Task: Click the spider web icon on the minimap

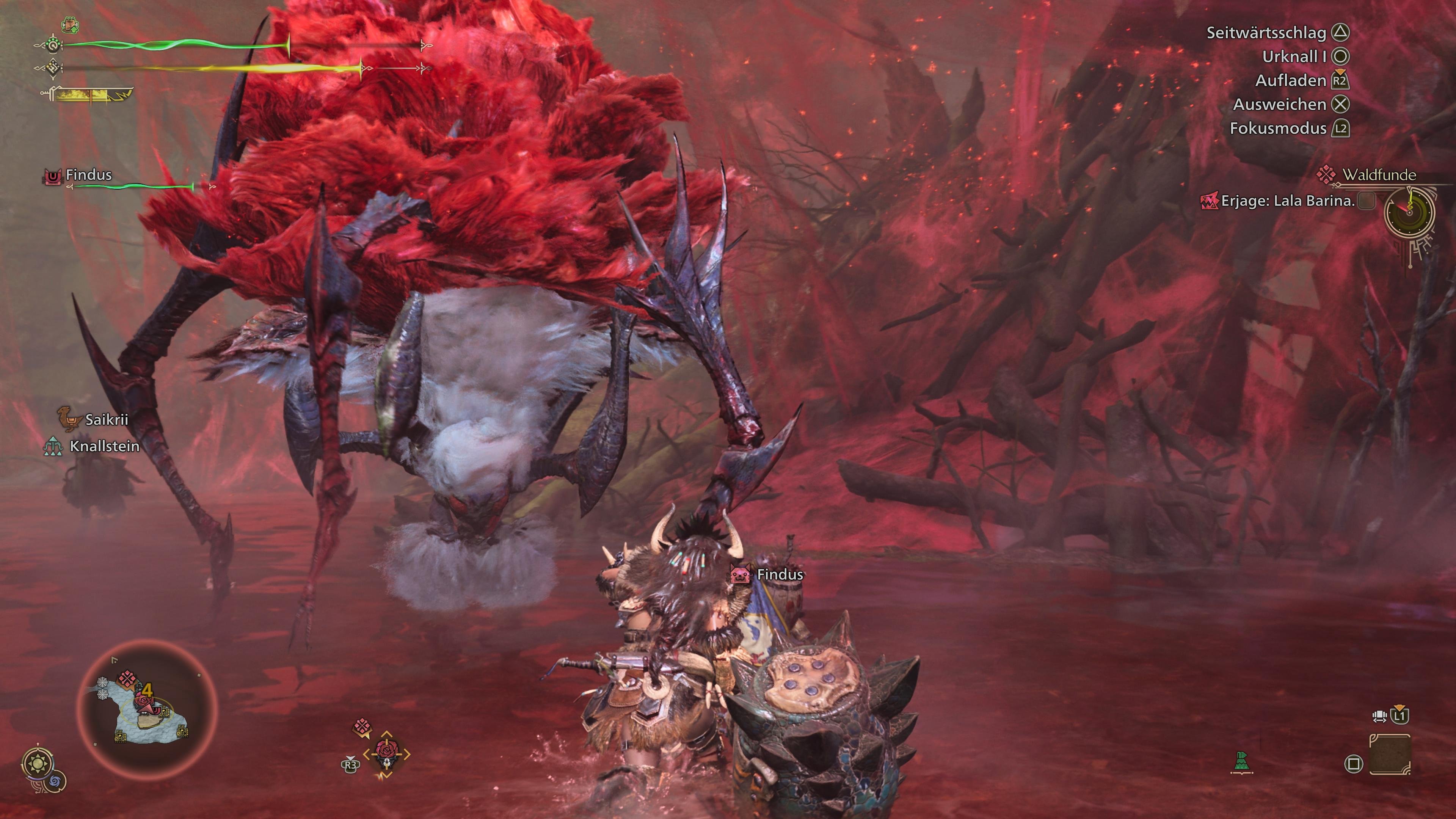Action: (x=103, y=682)
